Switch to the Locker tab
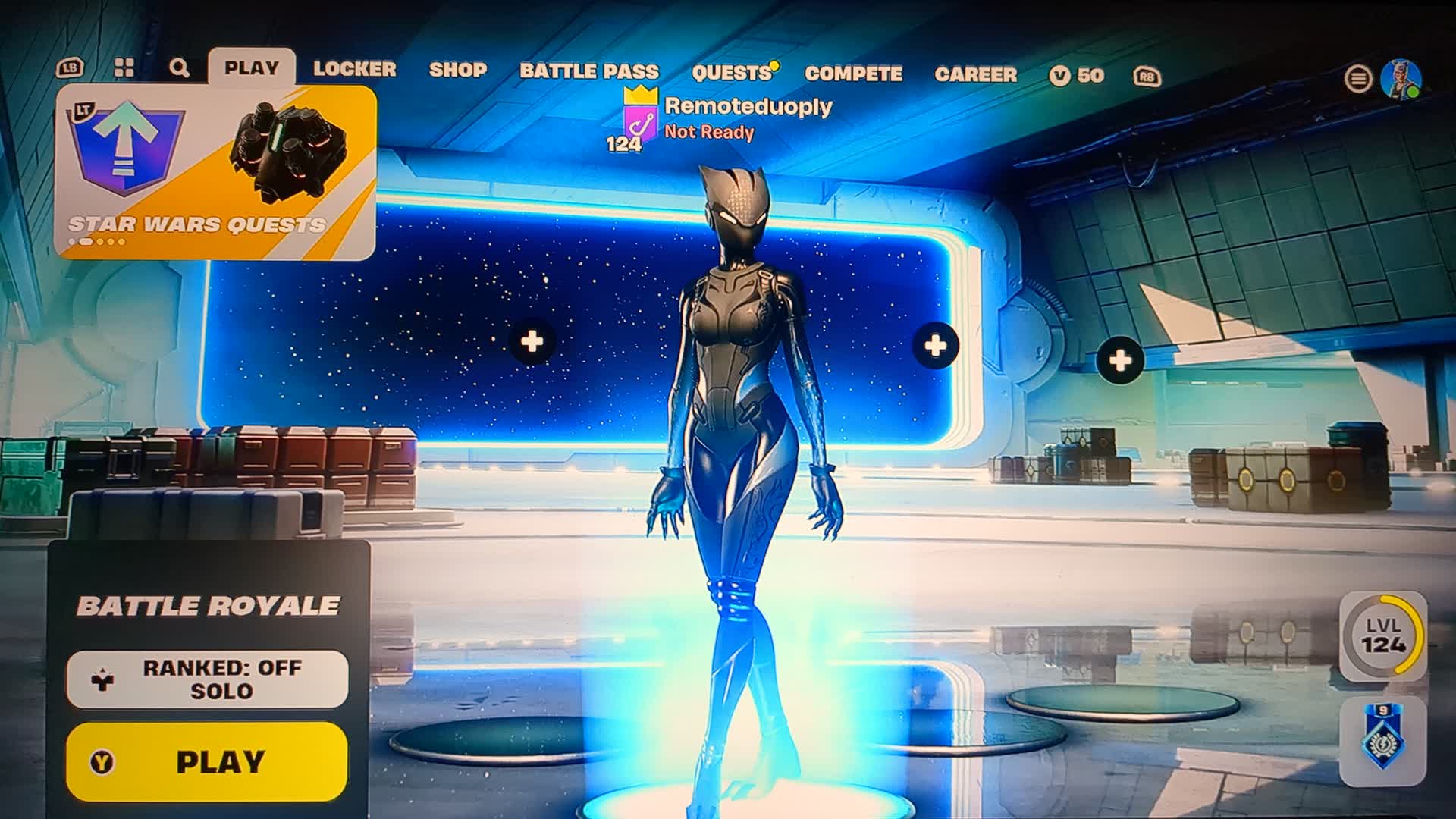 pos(354,69)
